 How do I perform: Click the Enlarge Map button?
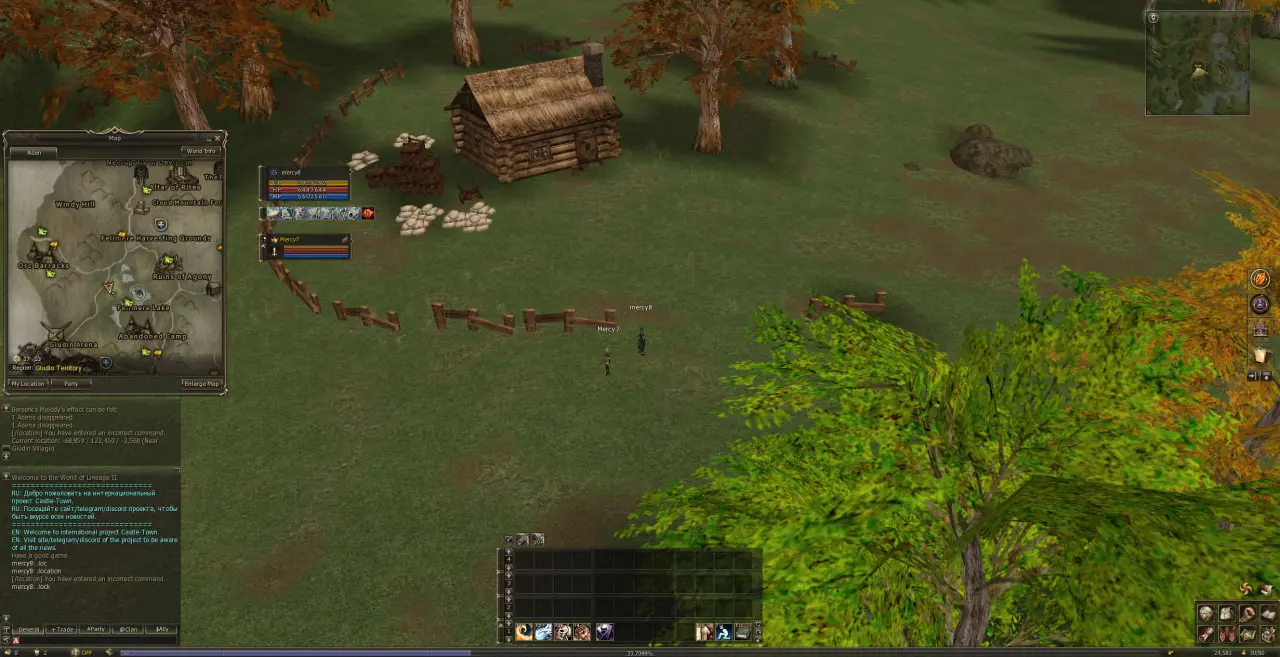201,383
